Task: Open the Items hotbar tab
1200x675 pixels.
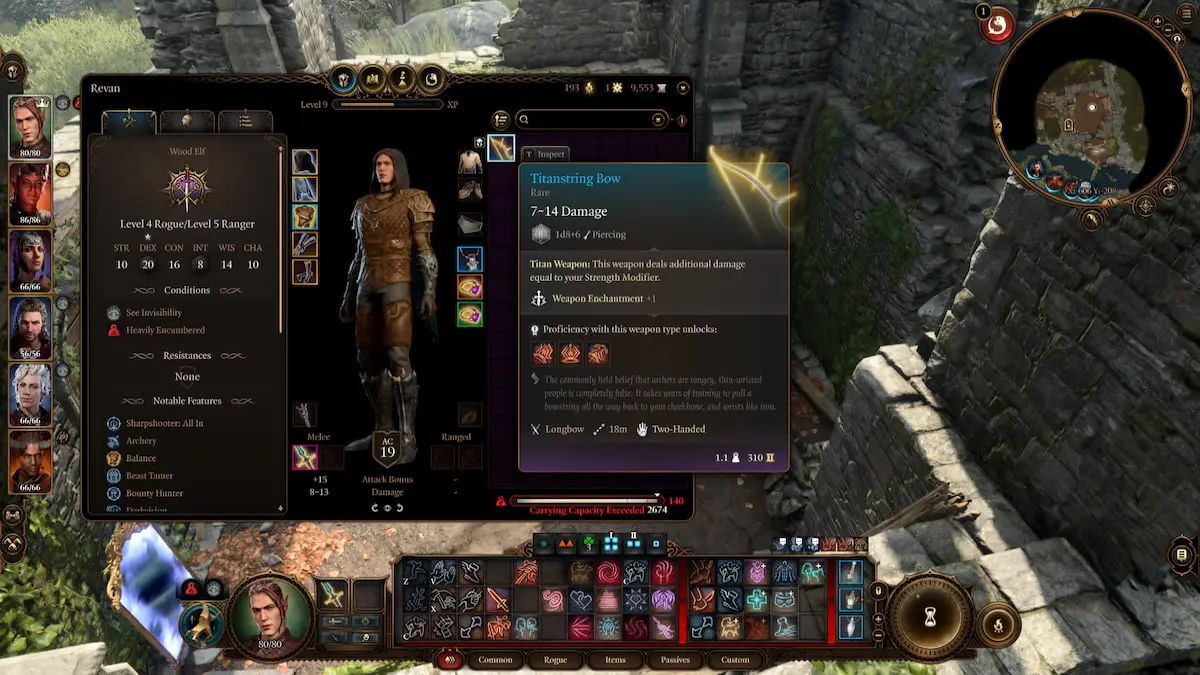Action: coord(615,660)
